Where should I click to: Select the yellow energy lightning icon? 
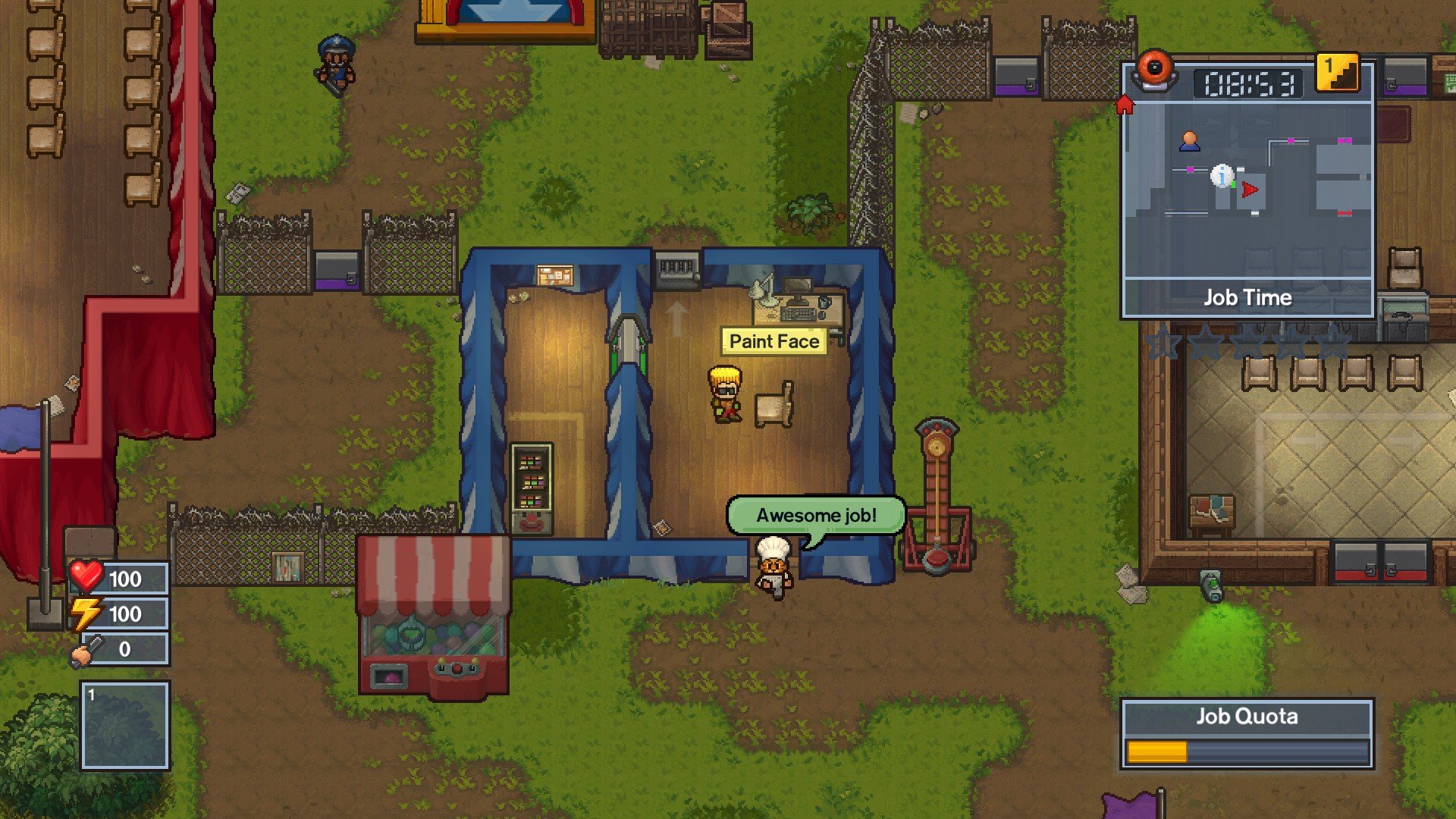[85, 613]
